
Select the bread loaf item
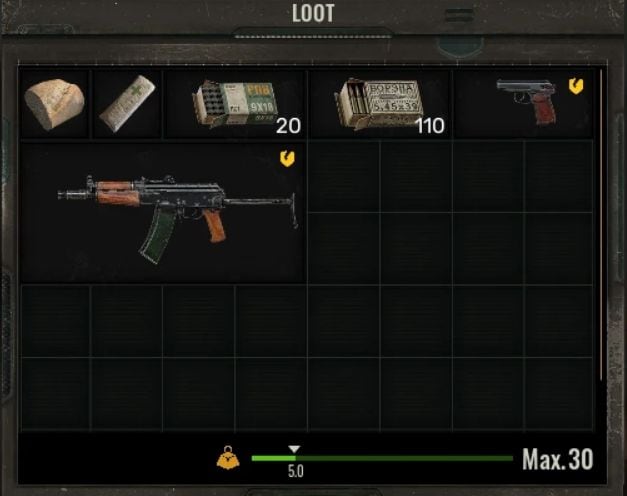(54, 103)
